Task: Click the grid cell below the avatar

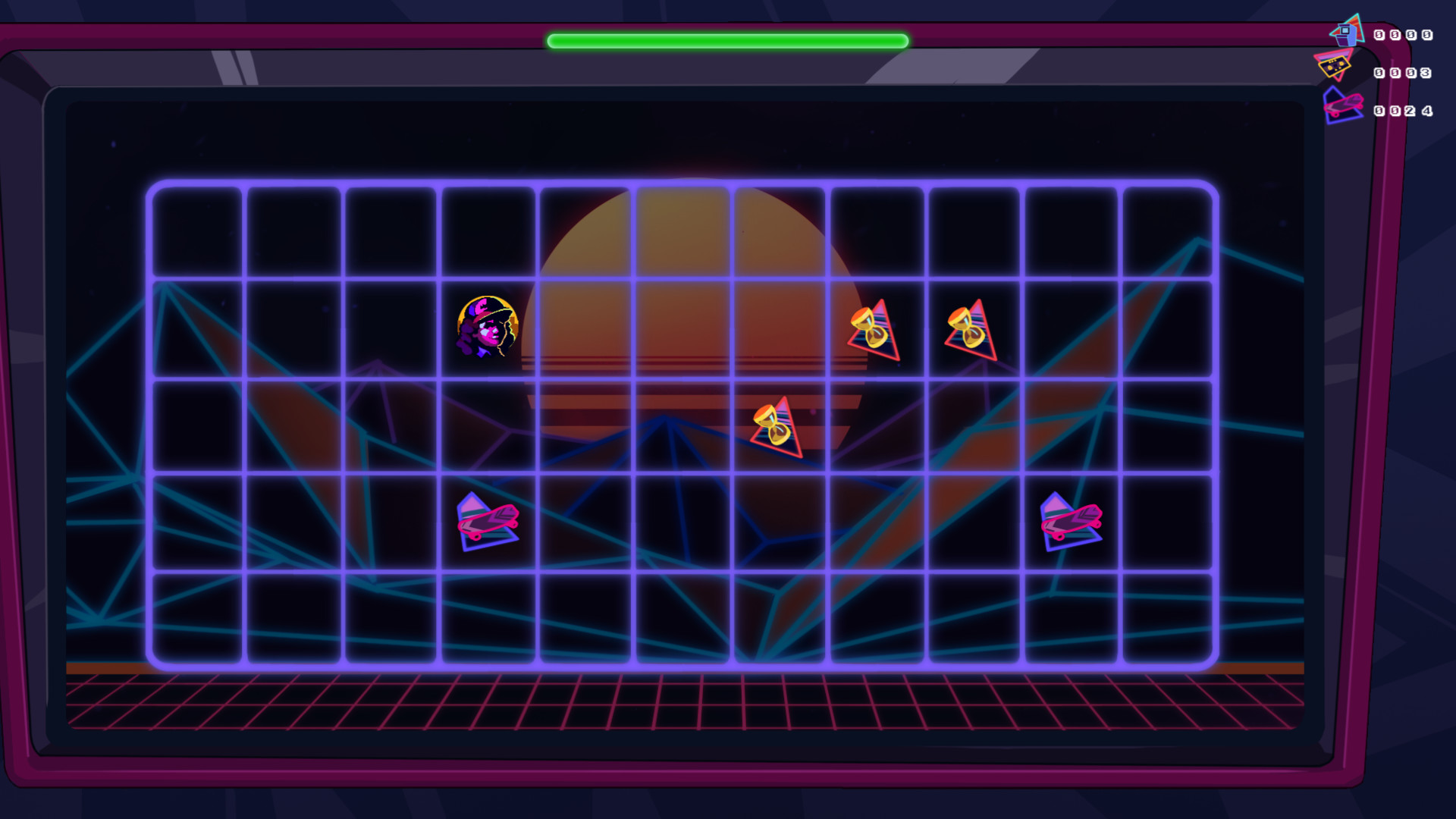Action: click(x=486, y=425)
